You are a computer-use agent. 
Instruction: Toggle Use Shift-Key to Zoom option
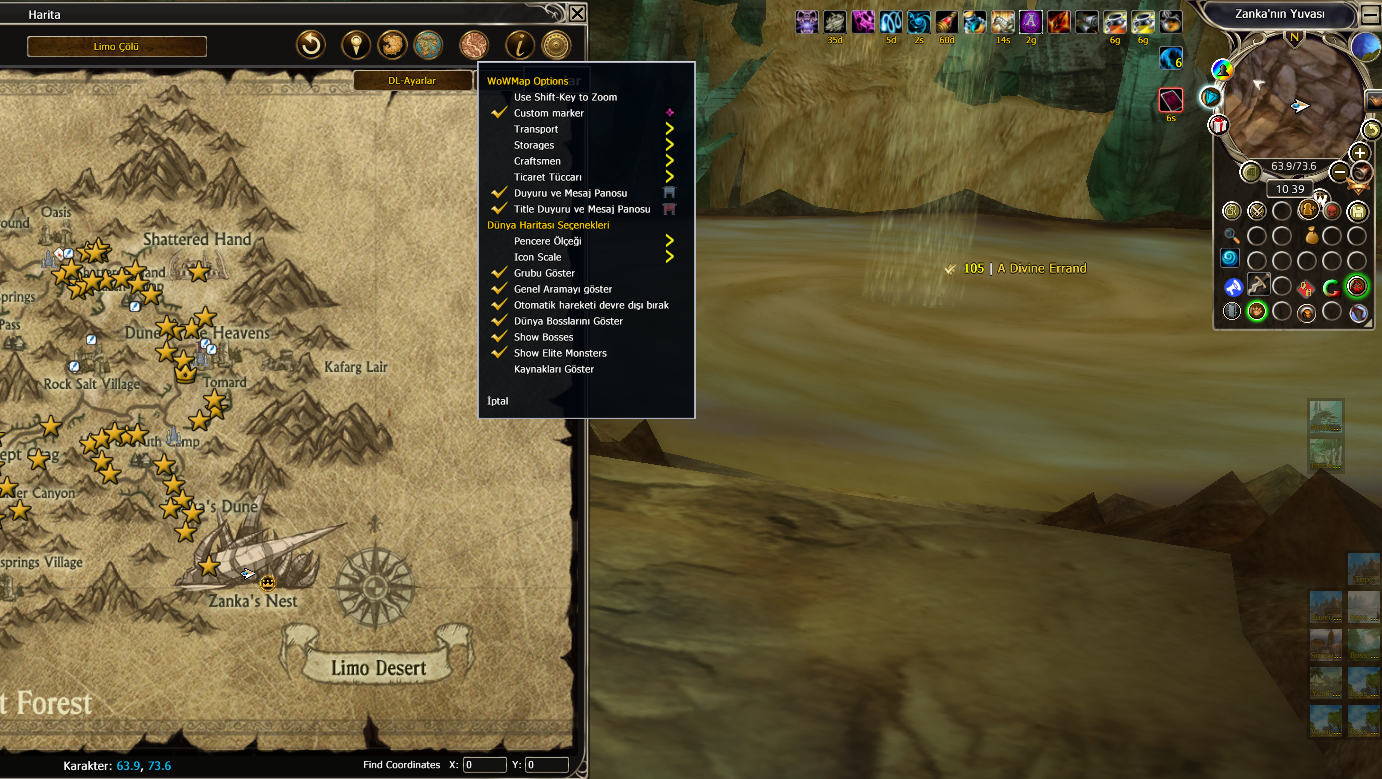565,97
